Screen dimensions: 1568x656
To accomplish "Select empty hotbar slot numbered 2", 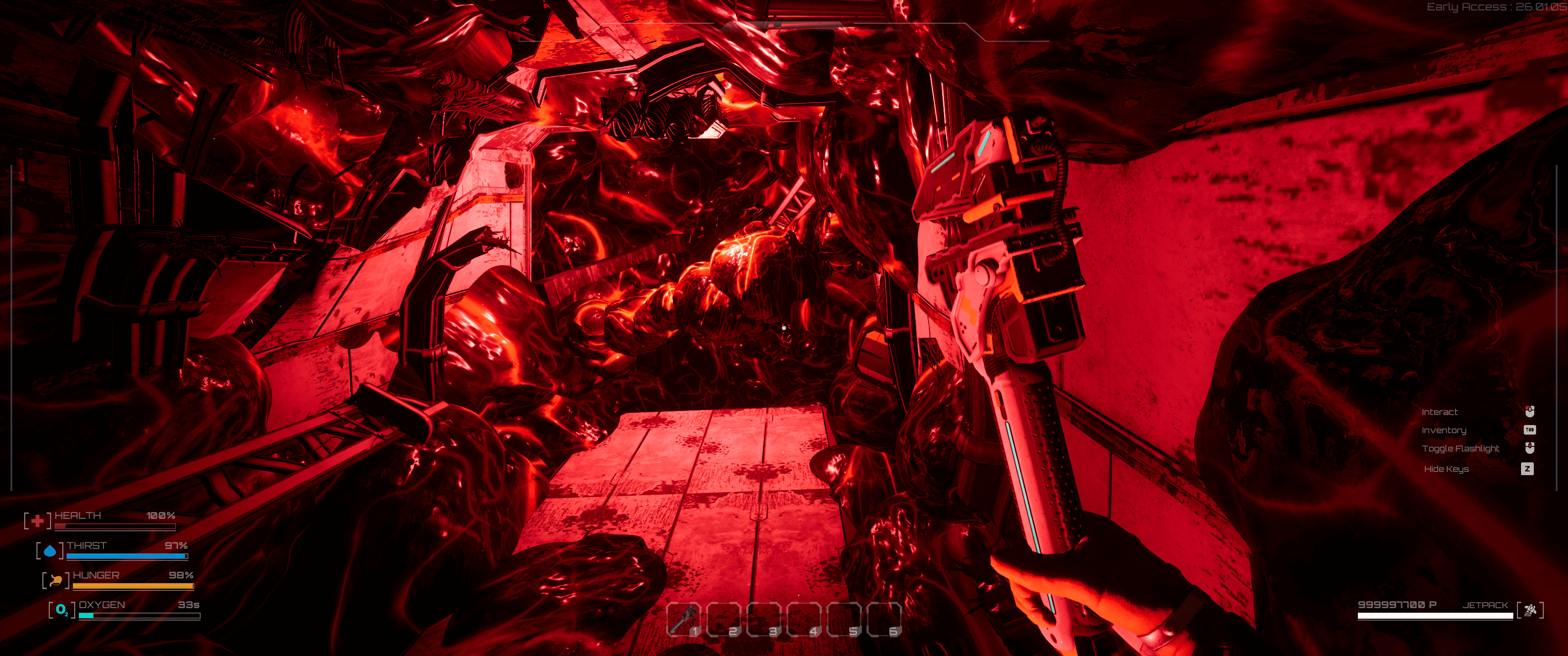I will coord(724,619).
